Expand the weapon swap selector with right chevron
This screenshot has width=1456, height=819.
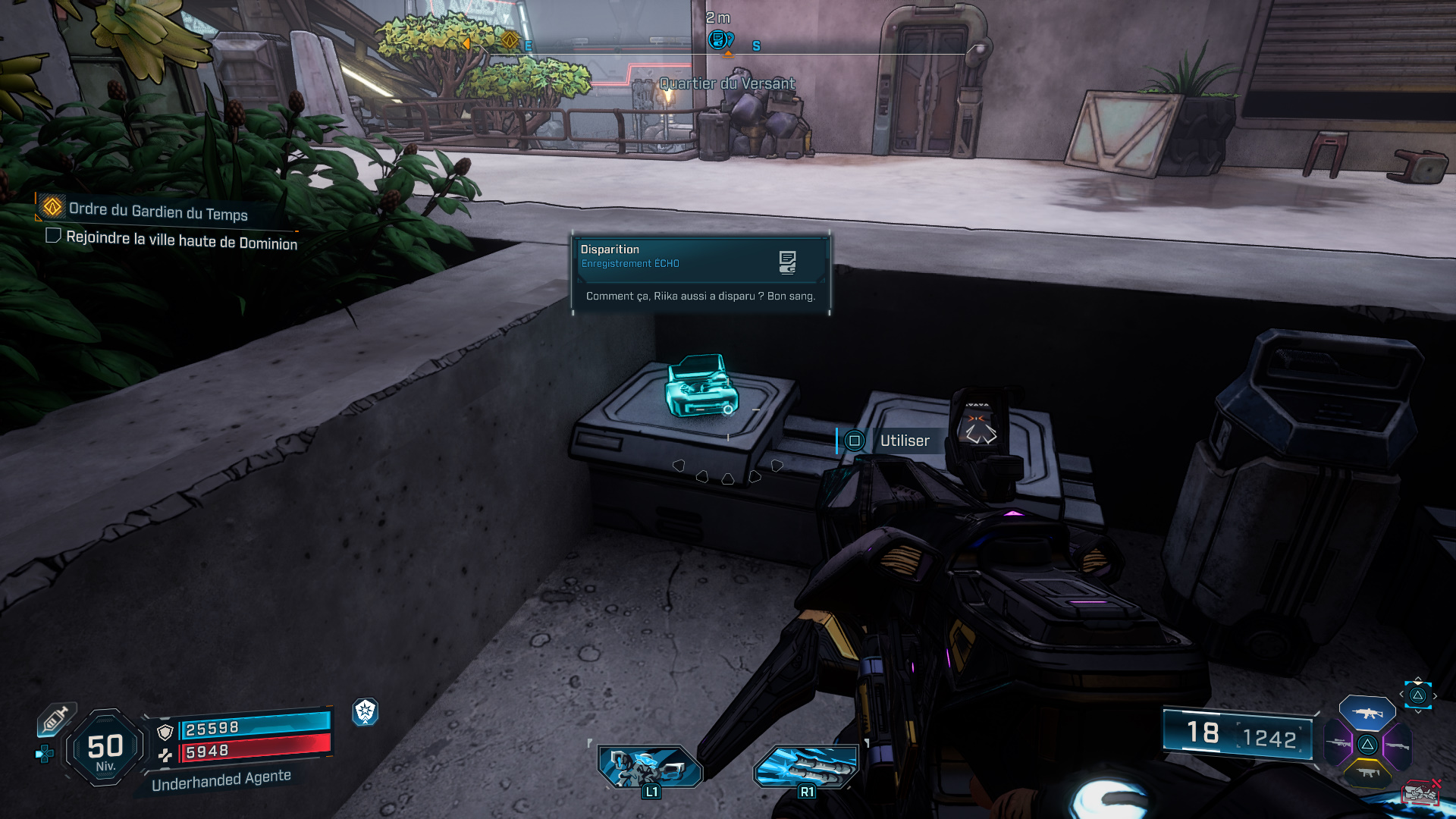coord(1435,695)
